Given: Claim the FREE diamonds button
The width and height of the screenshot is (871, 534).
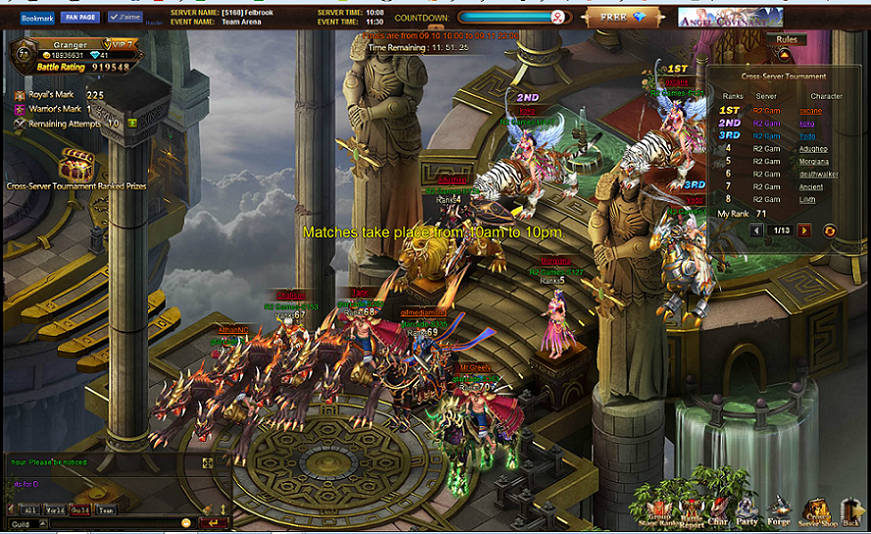Looking at the screenshot, I should pyautogui.click(x=622, y=18).
